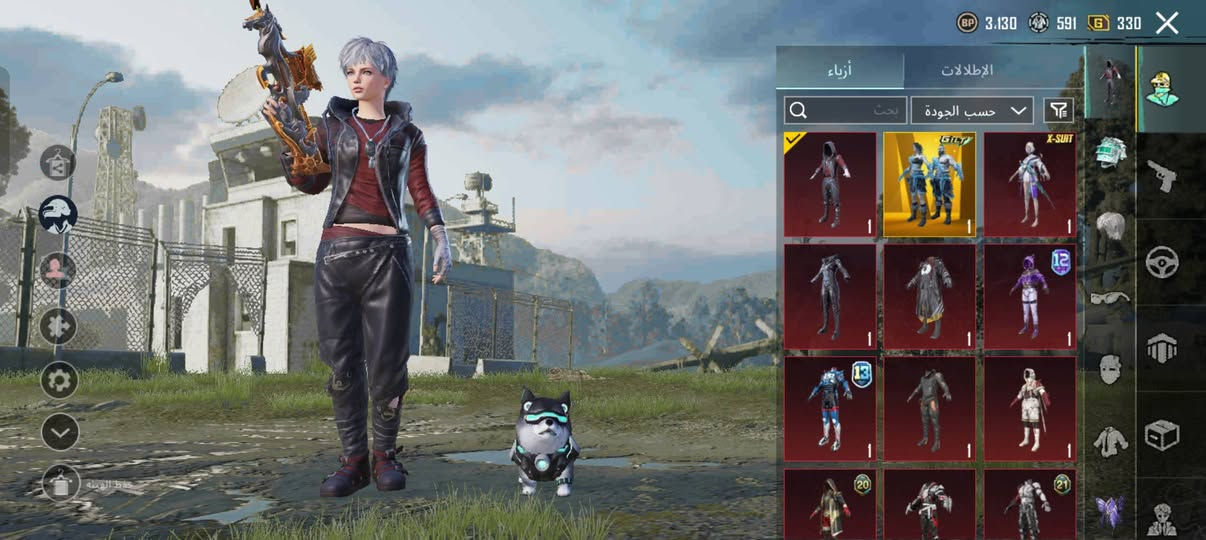
Task: Open the pistol weapon skins category
Action: tap(1162, 176)
